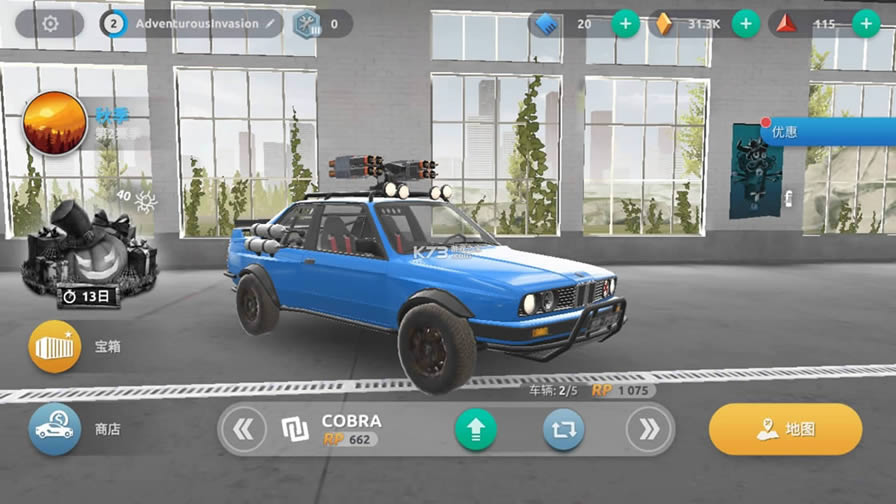This screenshot has height=504, width=896.
Task: Add more blue currency with plus
Action: click(625, 23)
